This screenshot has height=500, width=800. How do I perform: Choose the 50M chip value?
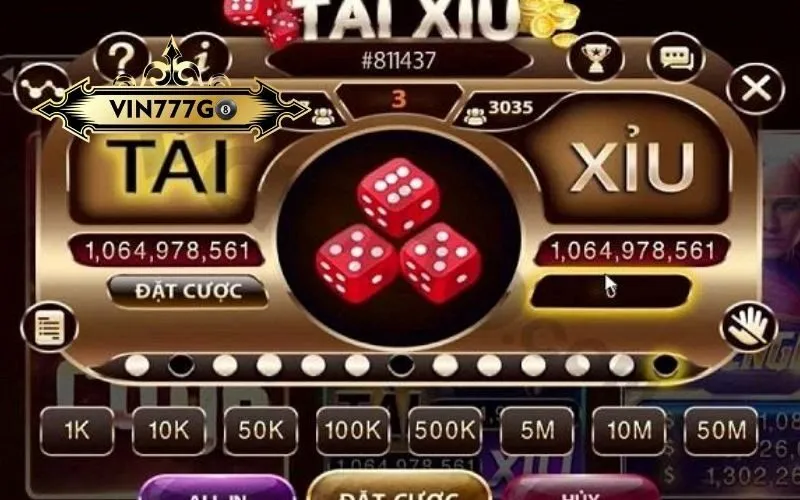(x=721, y=431)
